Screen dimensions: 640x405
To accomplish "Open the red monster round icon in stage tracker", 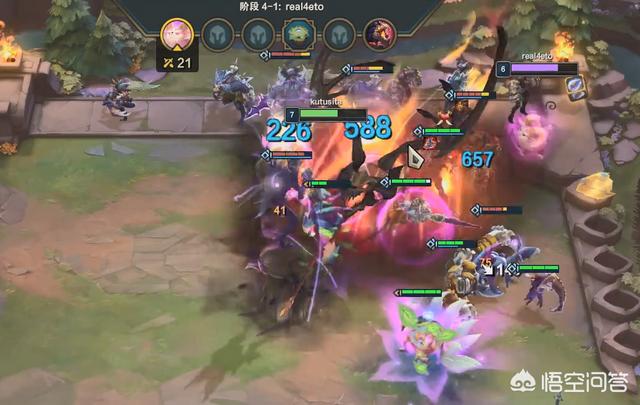I will pyautogui.click(x=378, y=35).
